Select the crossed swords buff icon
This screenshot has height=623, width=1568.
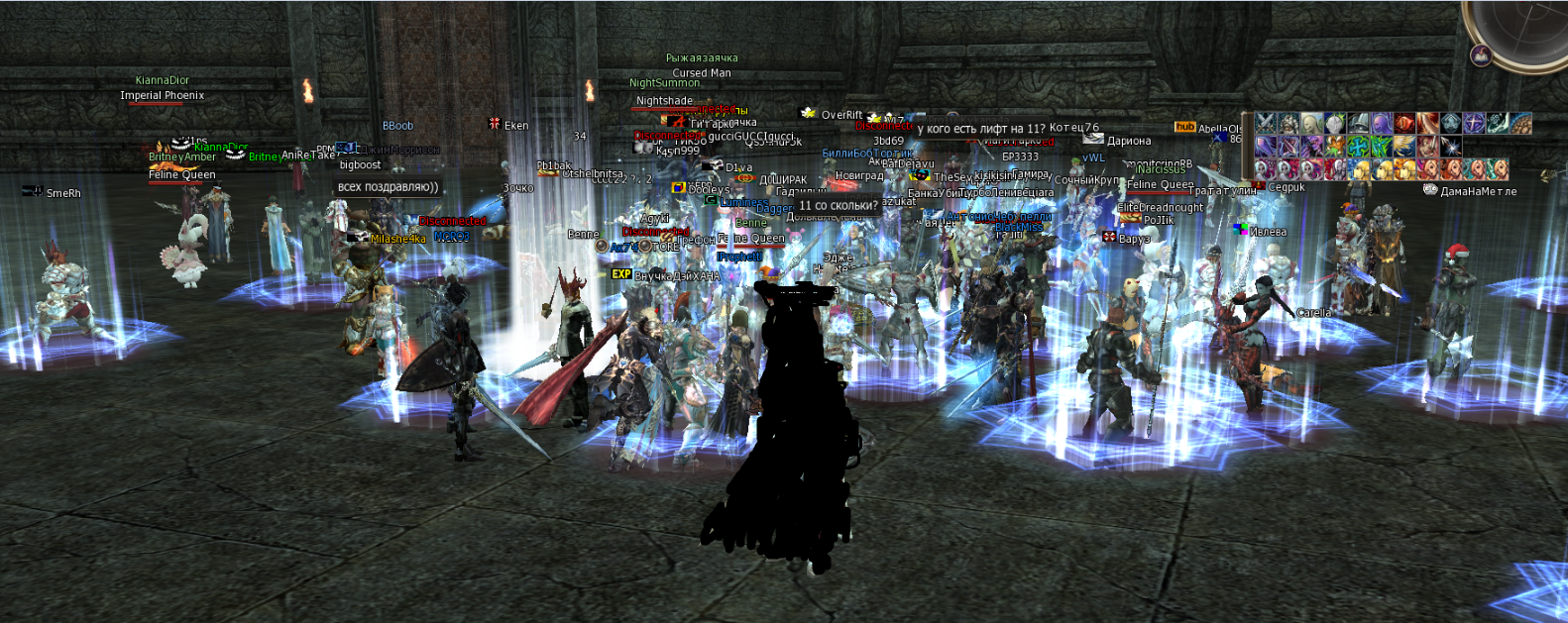[x=1266, y=123]
